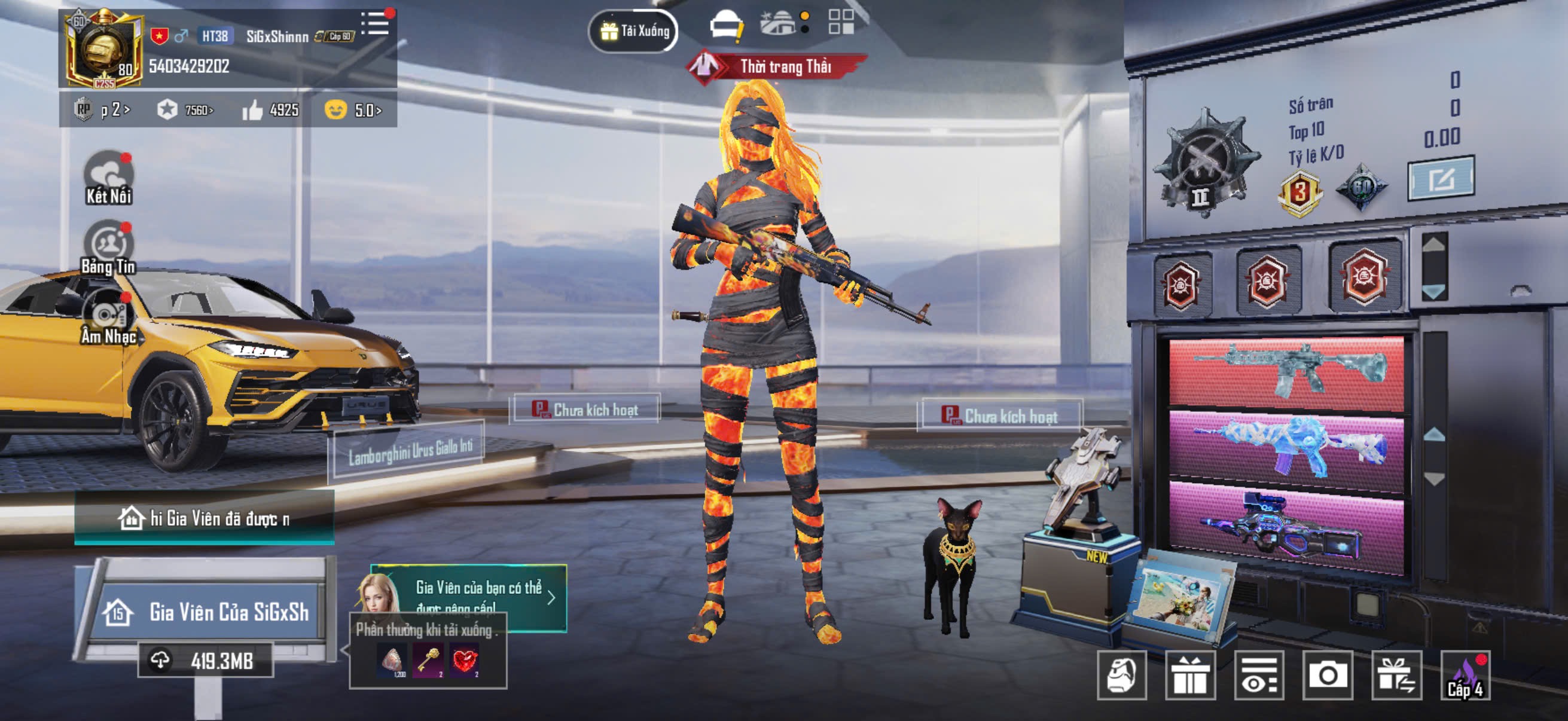Open the four-square grid icon
1568x721 pixels.
pyautogui.click(x=841, y=22)
